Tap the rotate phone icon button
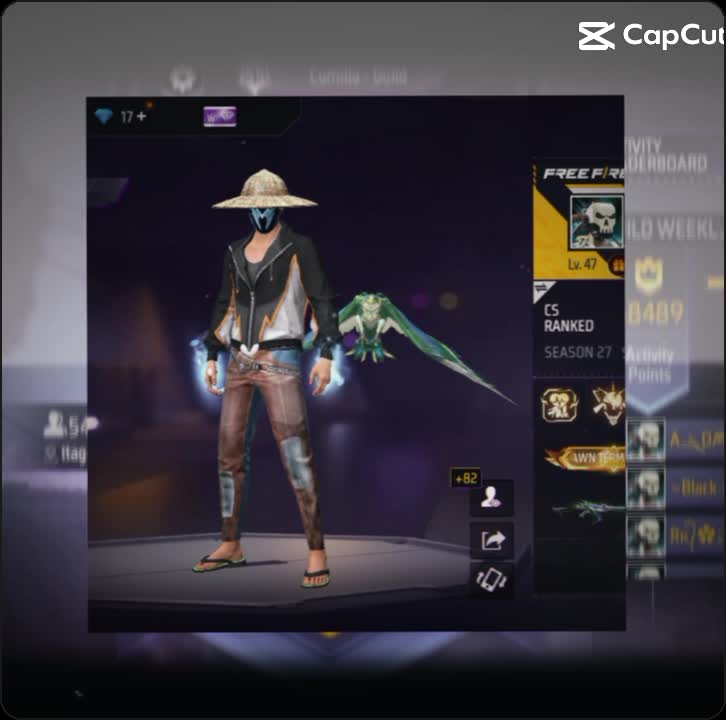This screenshot has width=726, height=720. click(491, 580)
